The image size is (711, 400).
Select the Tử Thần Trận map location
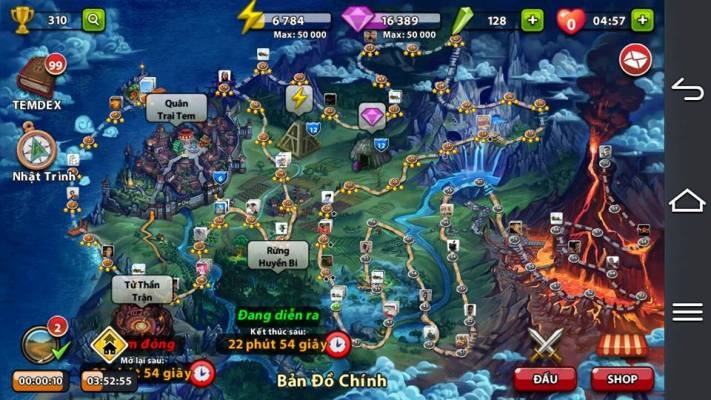click(141, 290)
